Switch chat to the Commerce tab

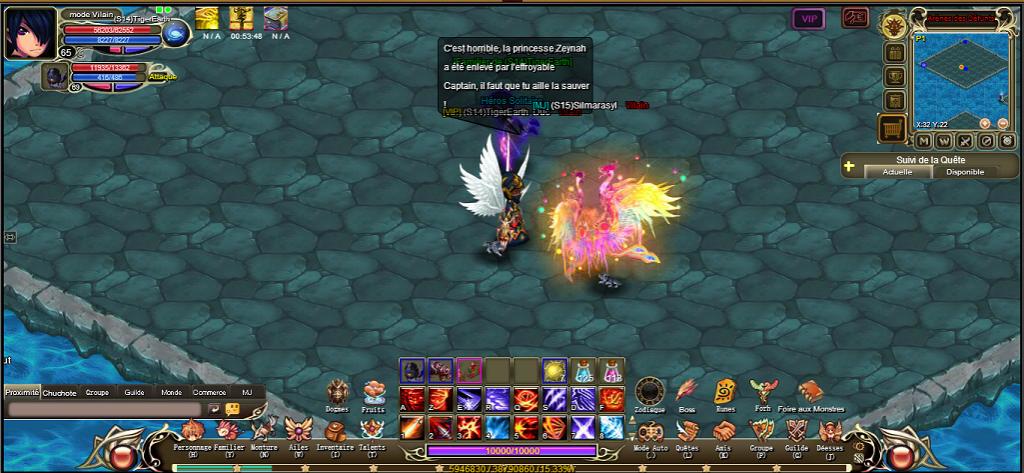coord(209,393)
